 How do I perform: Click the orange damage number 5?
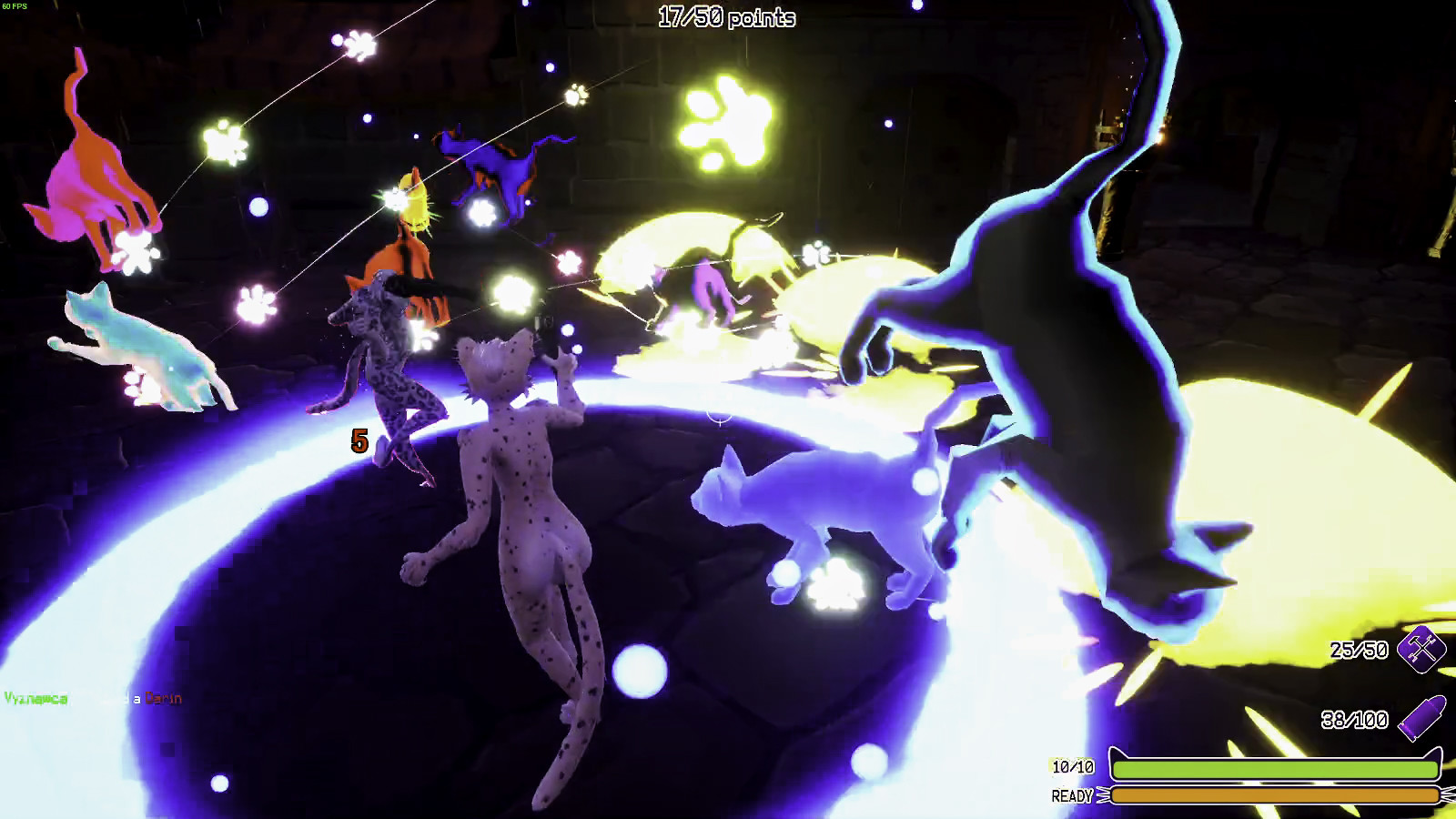point(358,442)
